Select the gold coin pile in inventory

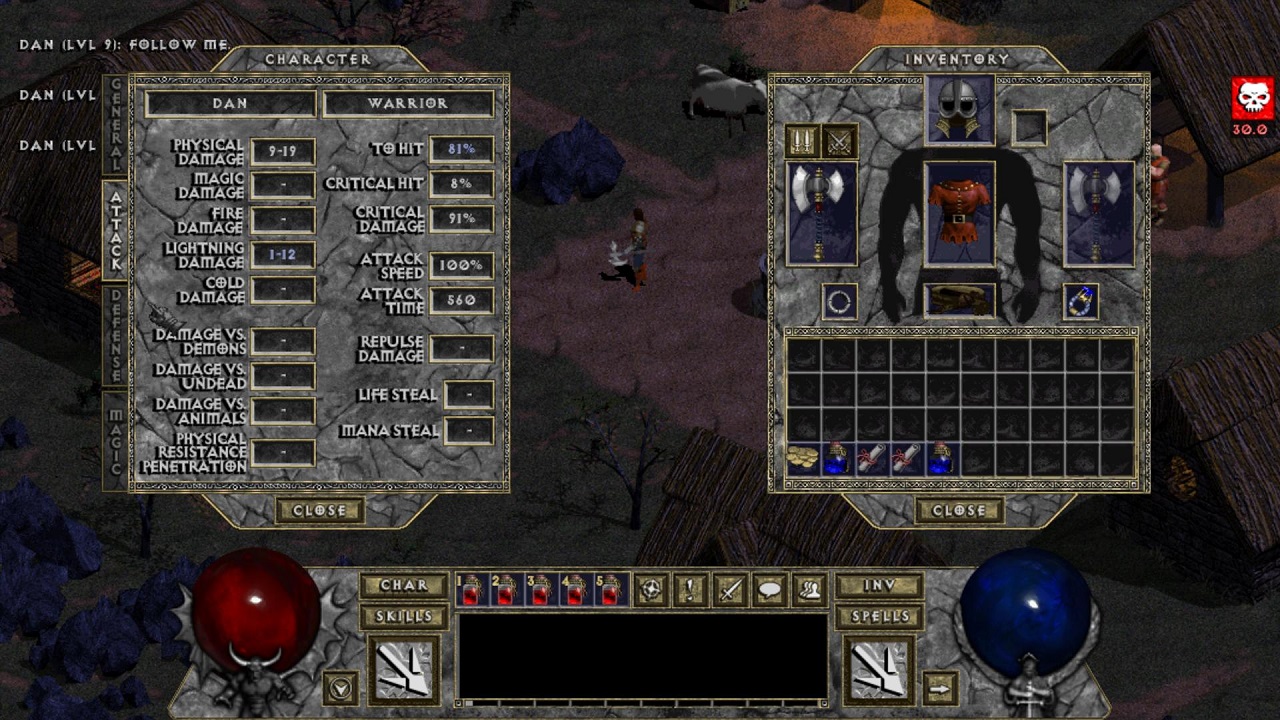pyautogui.click(x=802, y=458)
